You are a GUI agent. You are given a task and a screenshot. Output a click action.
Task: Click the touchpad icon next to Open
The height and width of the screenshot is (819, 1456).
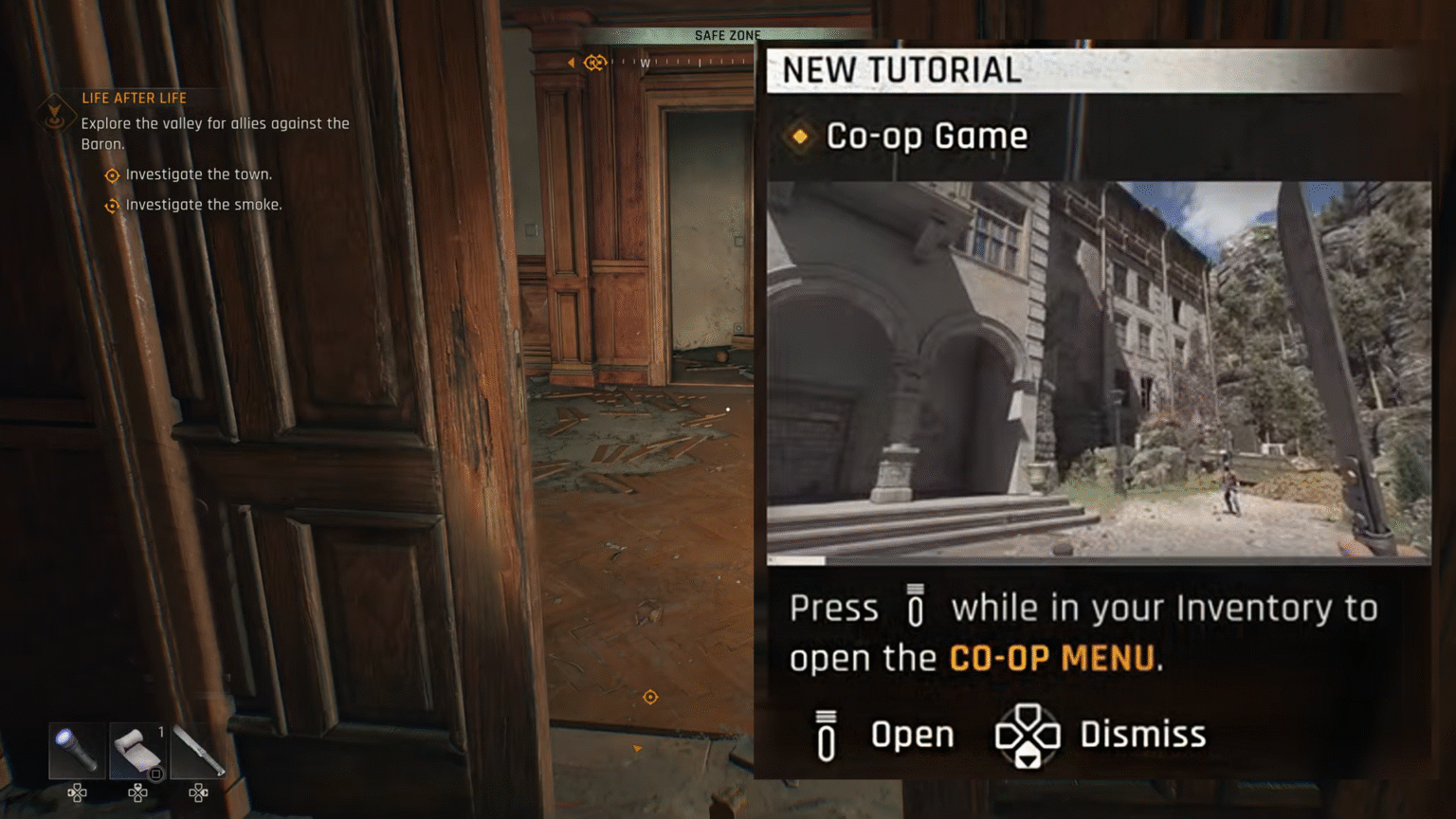(x=825, y=736)
